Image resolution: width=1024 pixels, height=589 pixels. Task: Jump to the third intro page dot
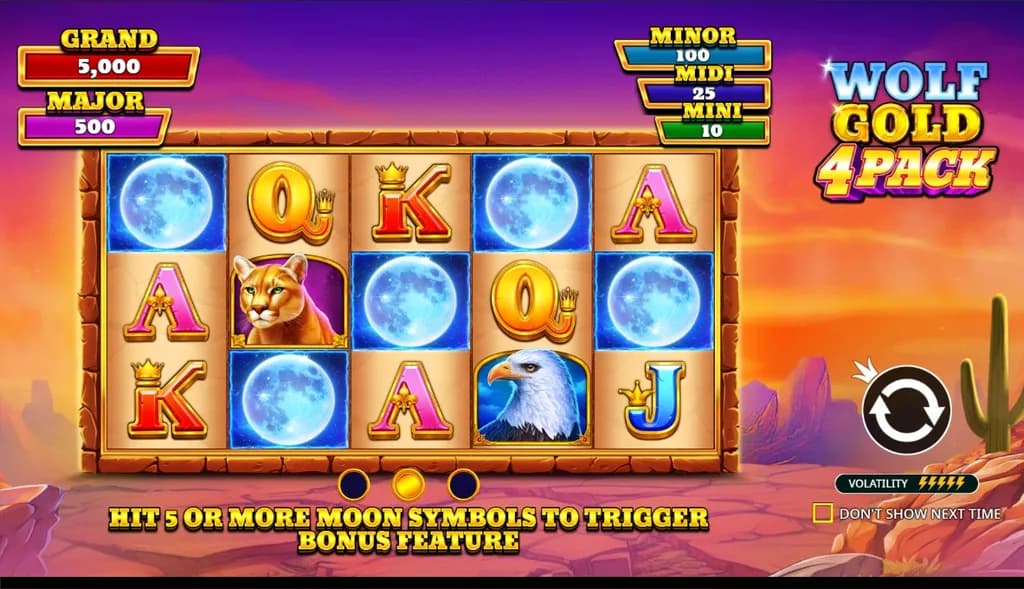tap(463, 485)
